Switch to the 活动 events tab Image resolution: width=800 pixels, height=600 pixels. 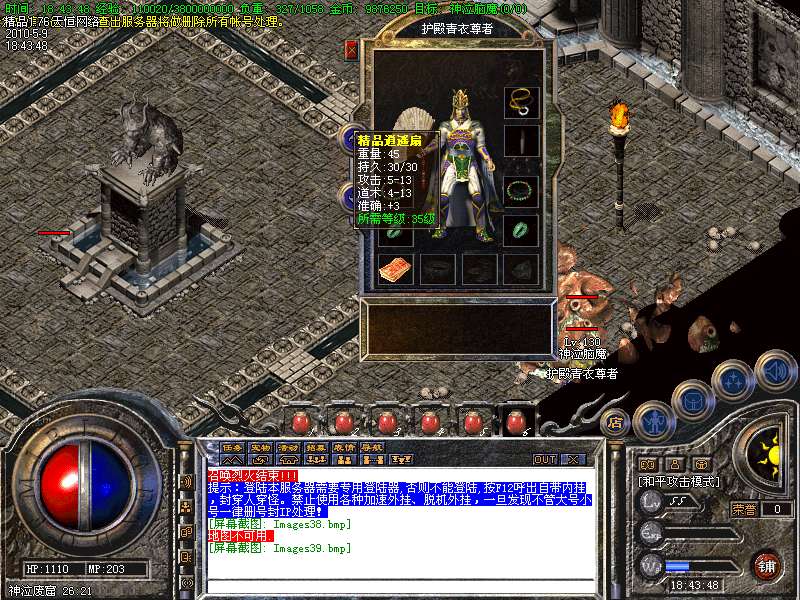(288, 447)
